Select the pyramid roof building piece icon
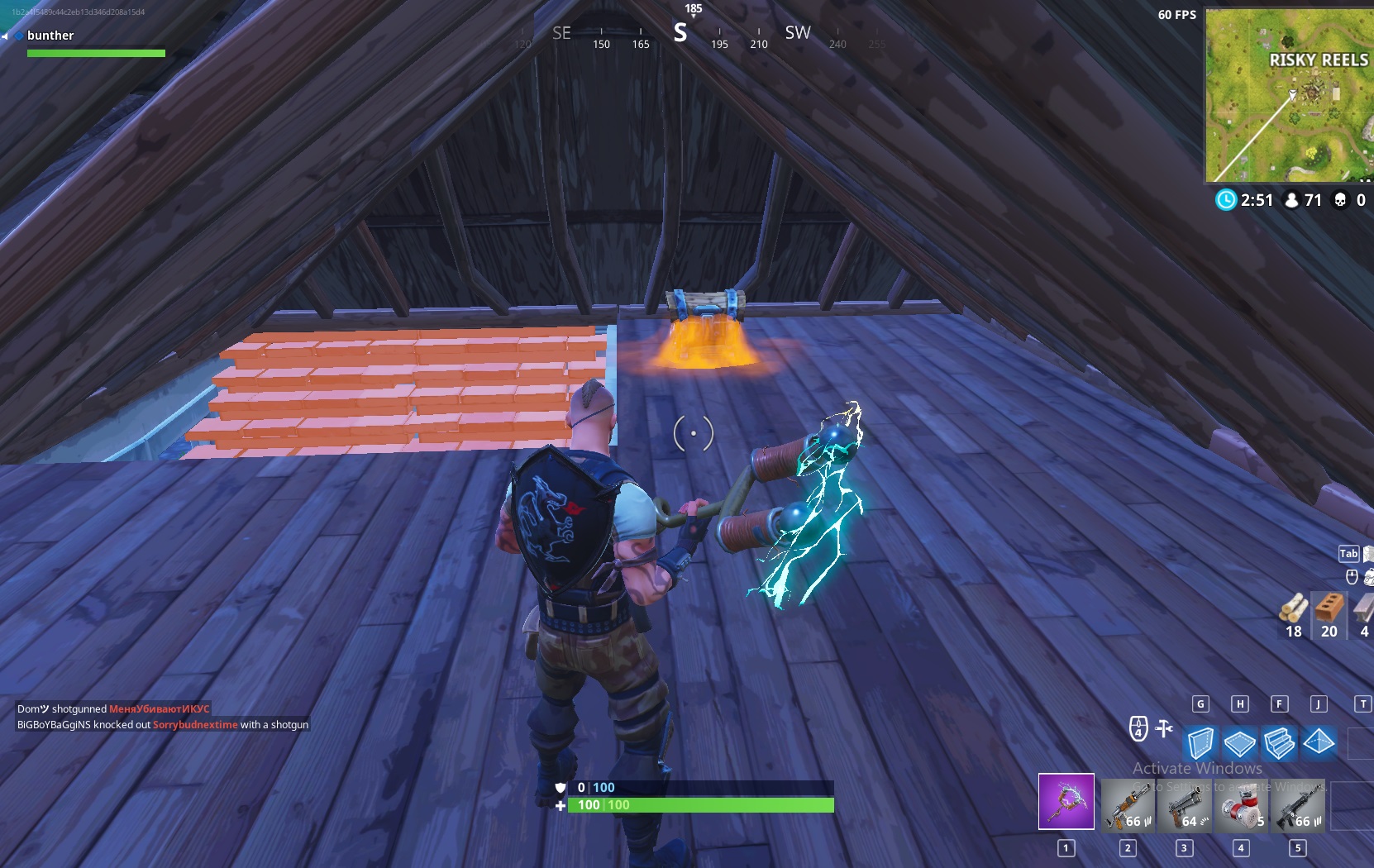The width and height of the screenshot is (1374, 868). 1319,743
